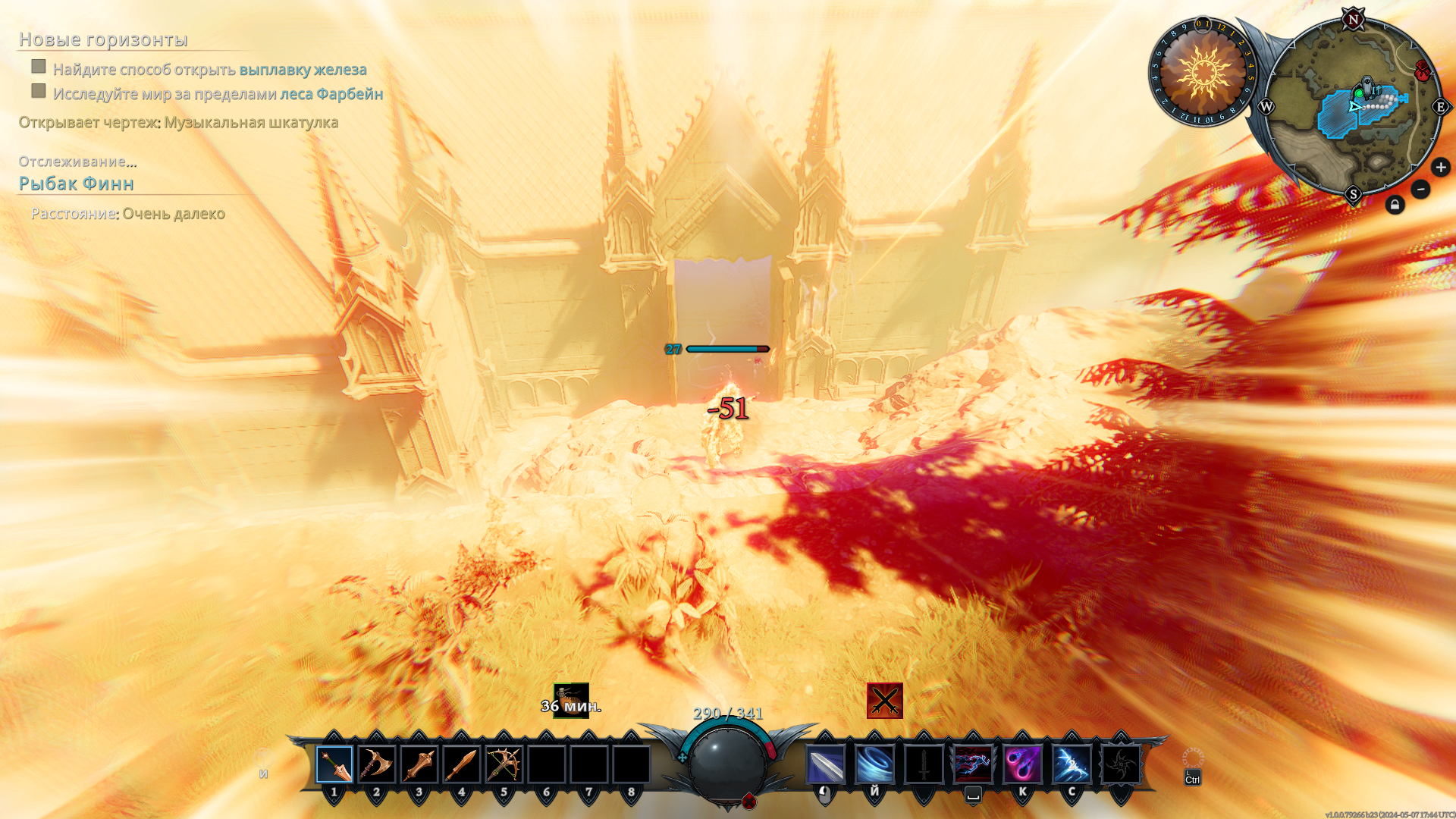This screenshot has height=819, width=1456.
Task: Cast the purple chaos orb spell
Action: pyautogui.click(x=1022, y=764)
